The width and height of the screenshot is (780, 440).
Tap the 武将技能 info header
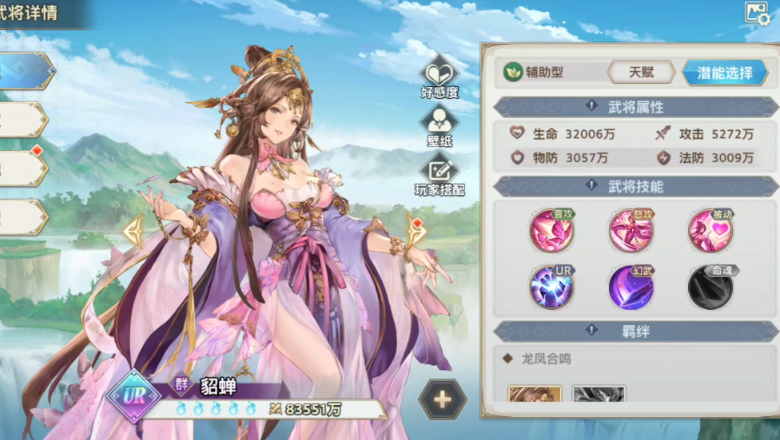point(636,186)
